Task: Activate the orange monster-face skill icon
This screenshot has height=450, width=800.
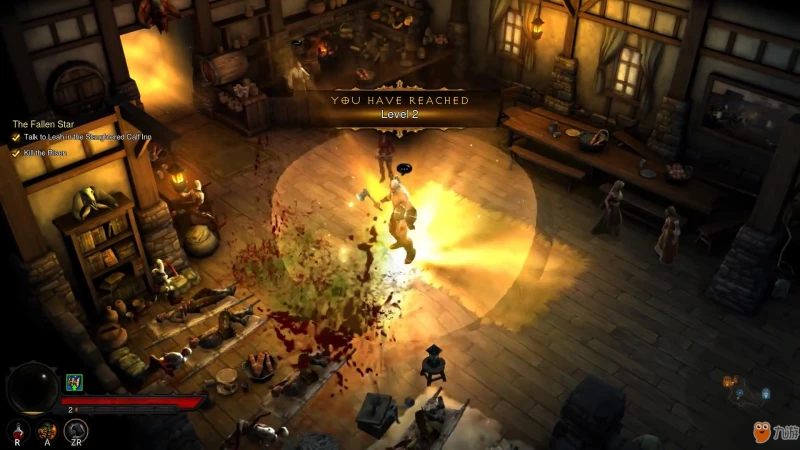Action: (x=46, y=430)
